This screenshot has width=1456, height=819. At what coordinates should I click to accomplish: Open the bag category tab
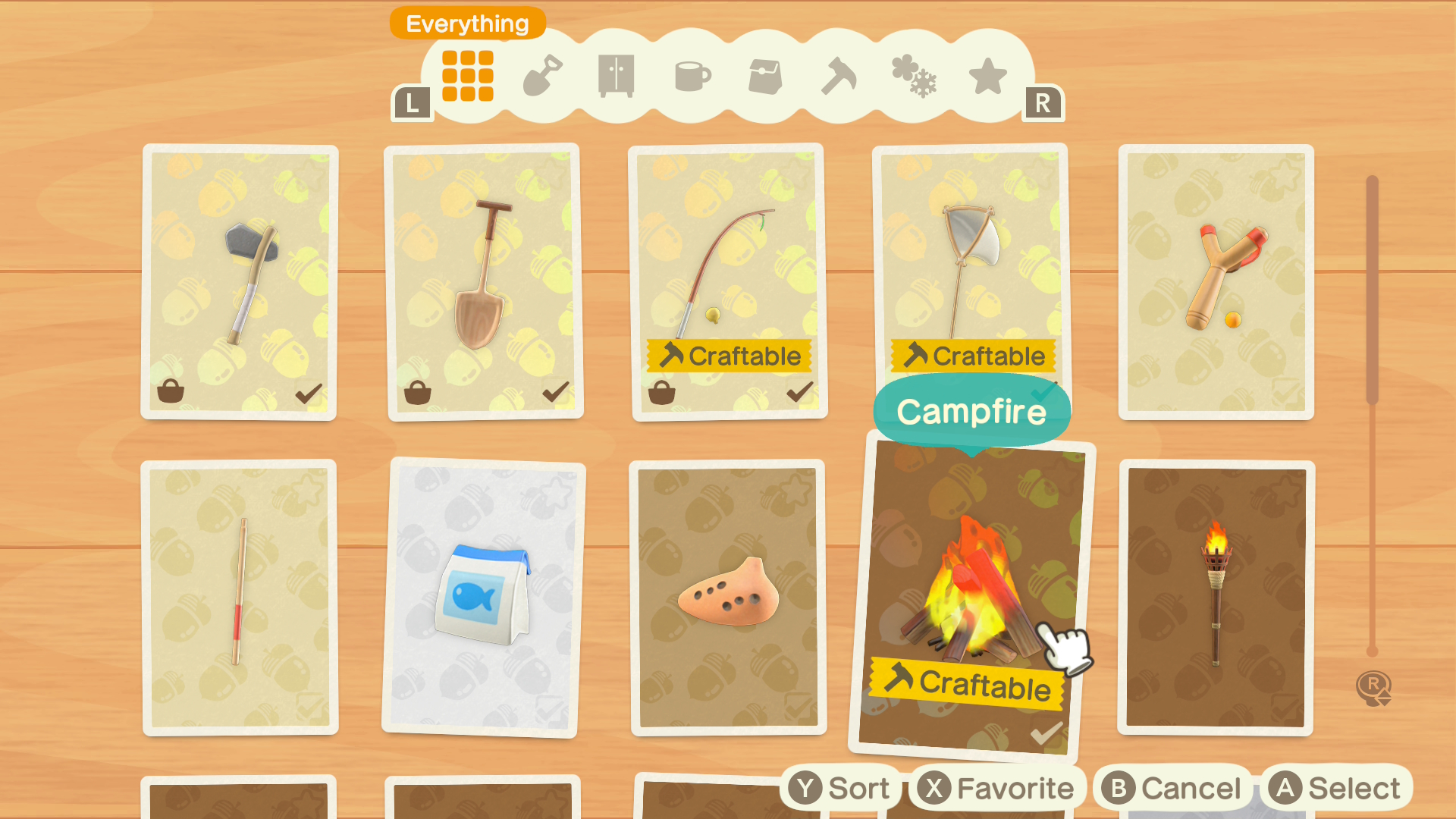(765, 76)
